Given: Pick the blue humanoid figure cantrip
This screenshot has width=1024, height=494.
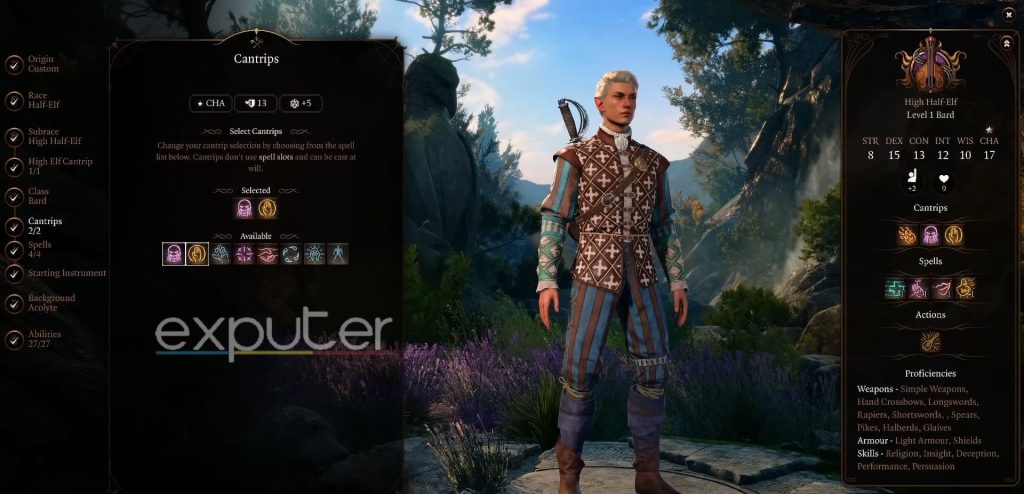Looking at the screenshot, I should tap(337, 254).
